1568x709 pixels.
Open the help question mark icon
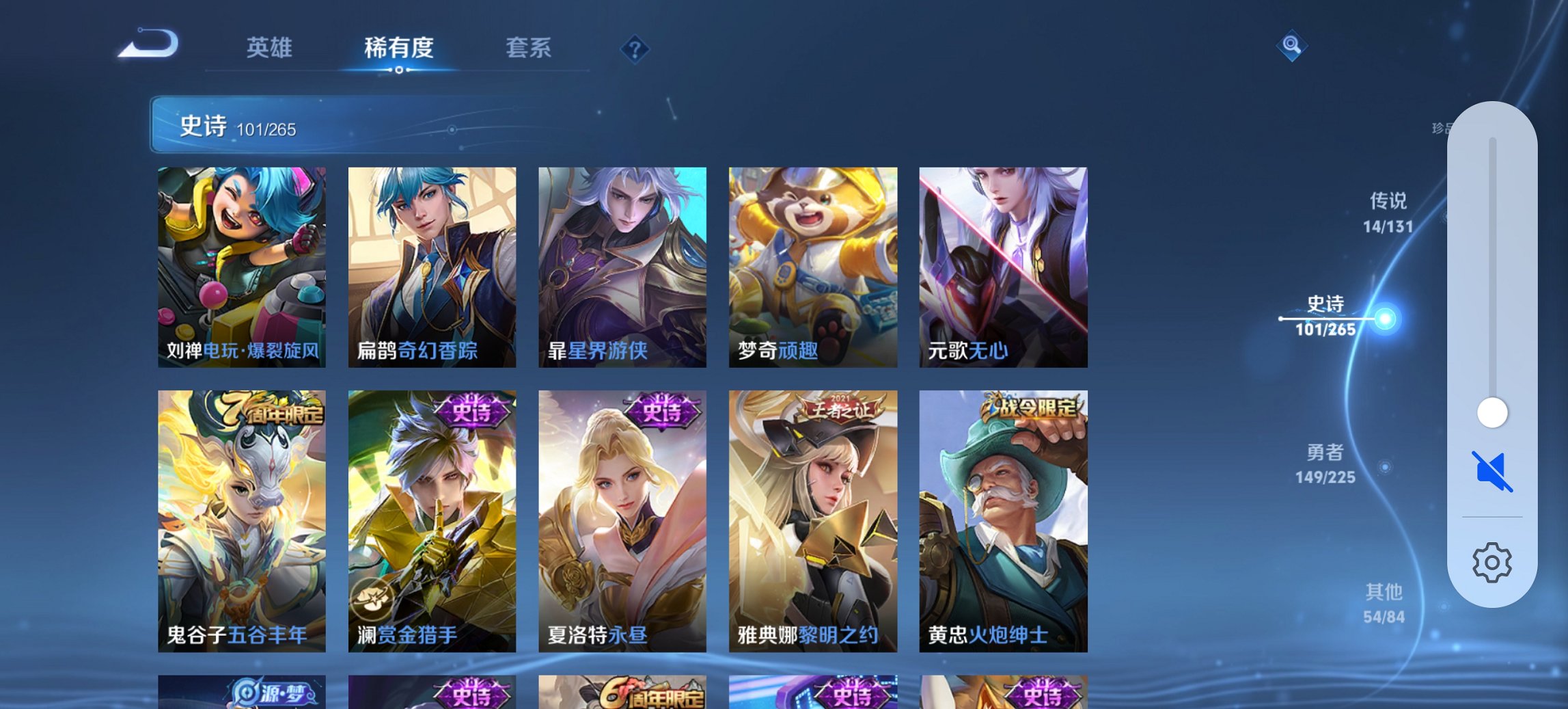click(x=635, y=49)
